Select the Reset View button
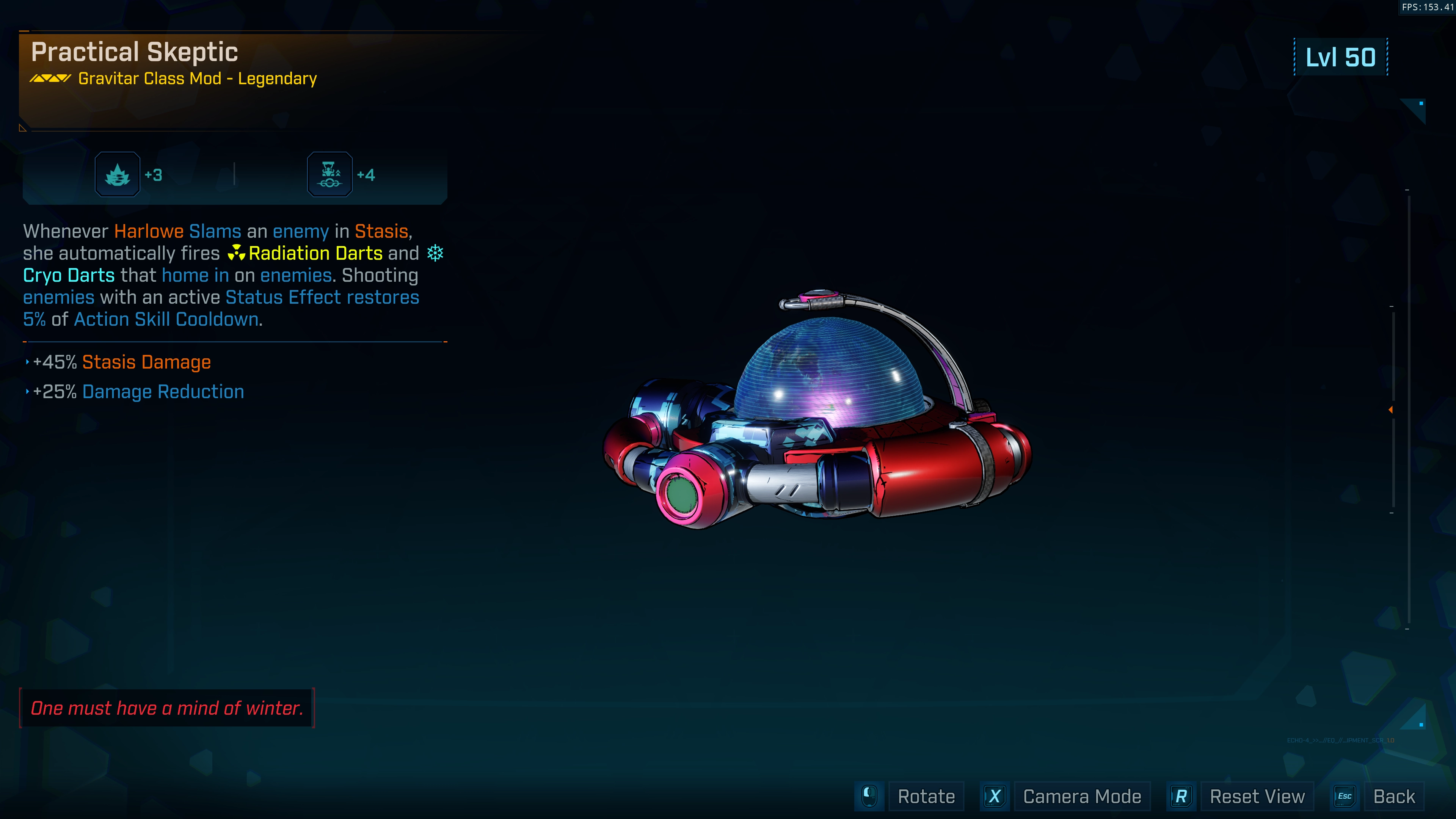 point(1257,796)
